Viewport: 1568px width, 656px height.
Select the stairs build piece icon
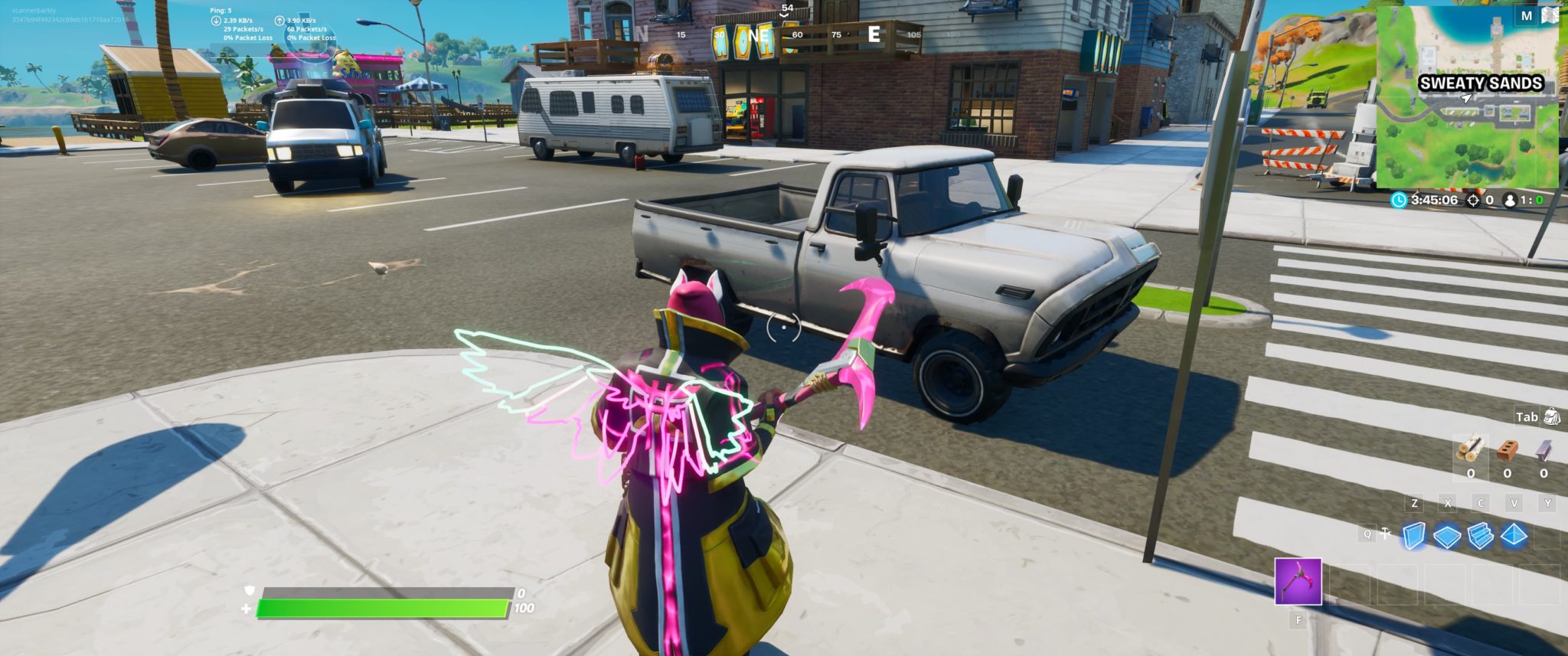pos(1480,536)
